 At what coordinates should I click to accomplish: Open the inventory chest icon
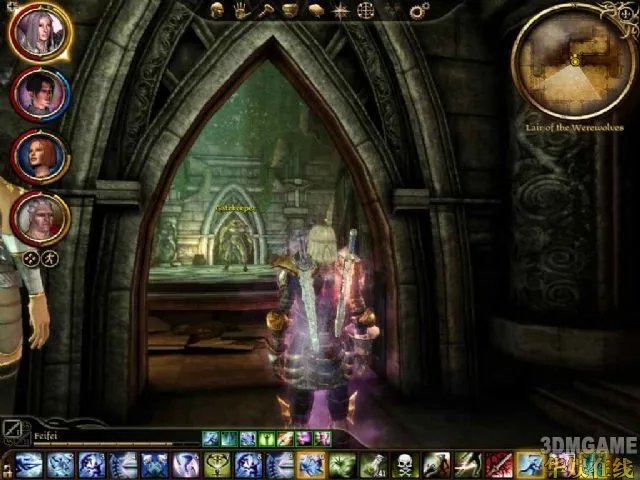(x=288, y=12)
